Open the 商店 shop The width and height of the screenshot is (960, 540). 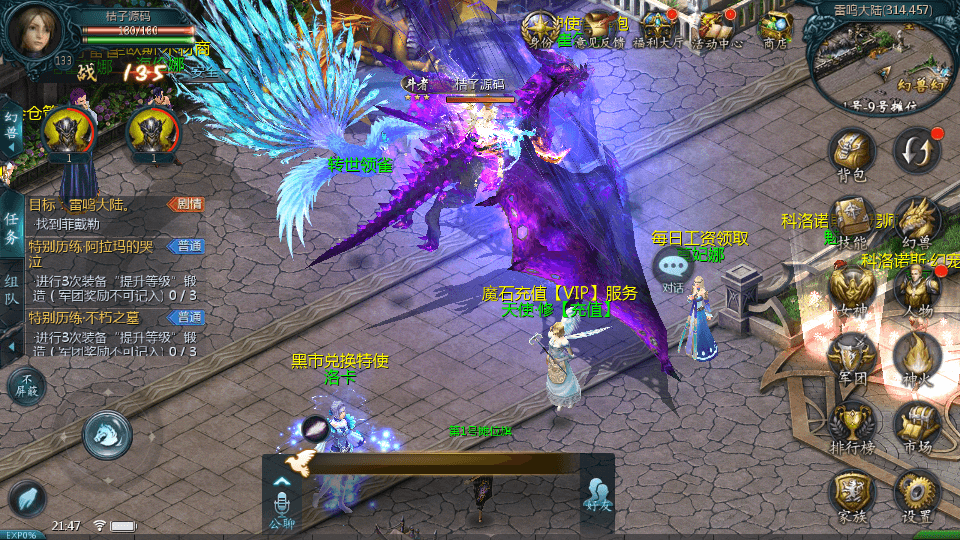pyautogui.click(x=775, y=28)
